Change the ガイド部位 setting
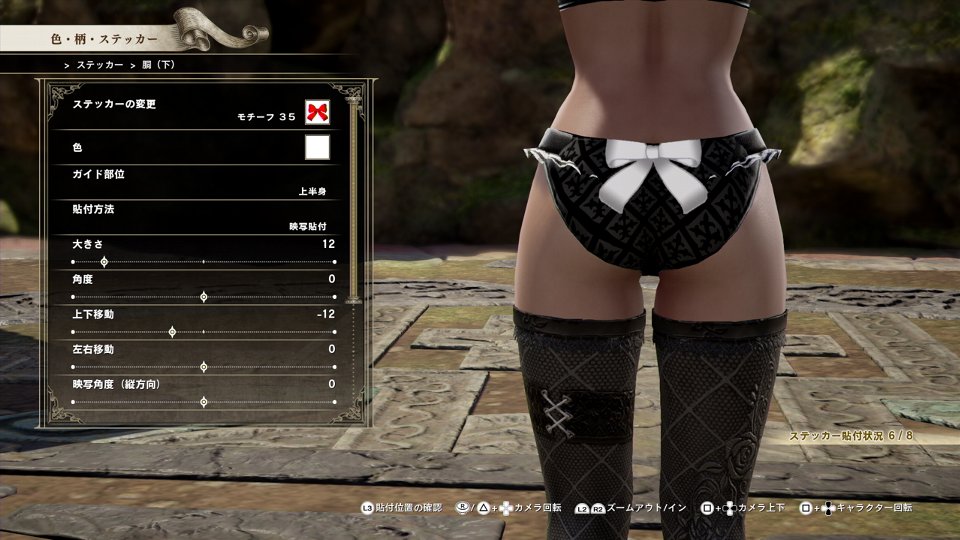 200,181
